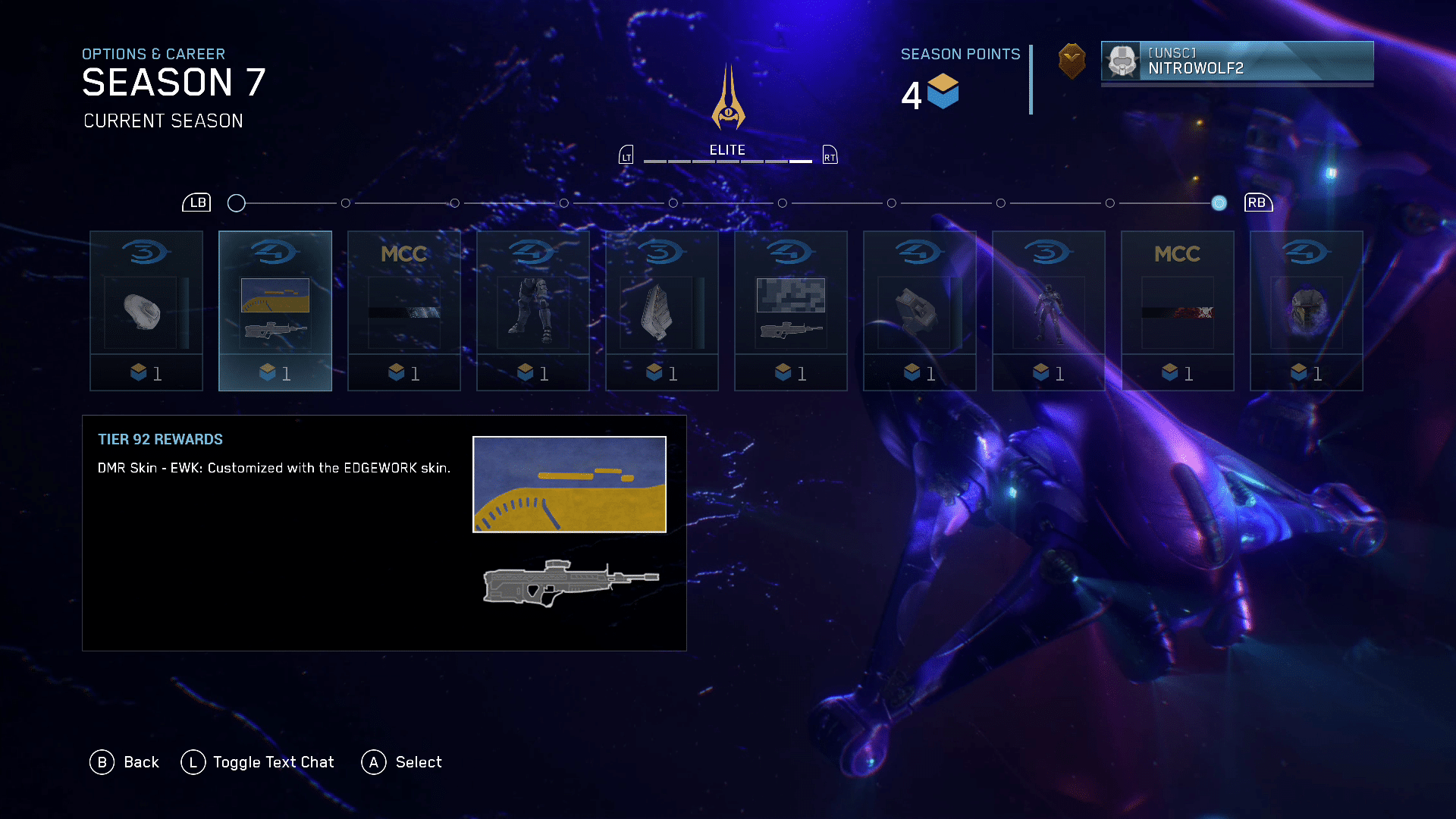Choose the red MCC nameplate reward tile
Screen dimensions: 1456x819
[x=1178, y=311]
